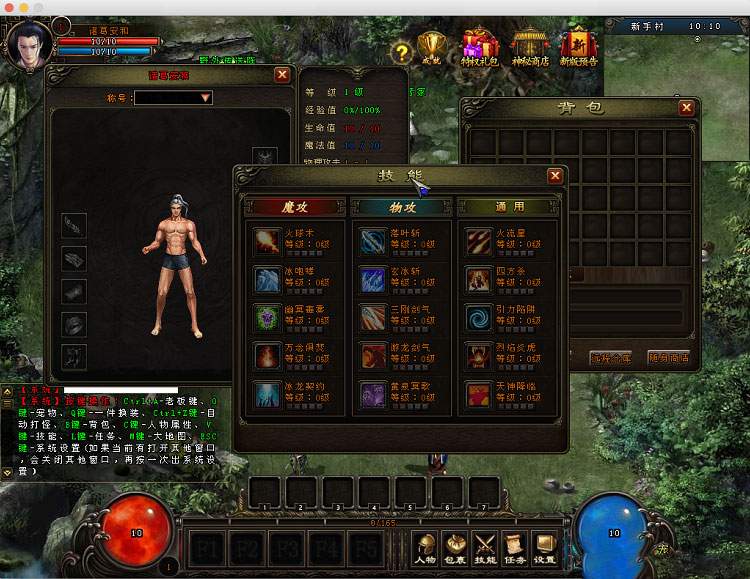Image resolution: width=750 pixels, height=579 pixels.
Task: Pick the 玄冰斩 ice slash skill
Action: click(x=373, y=279)
